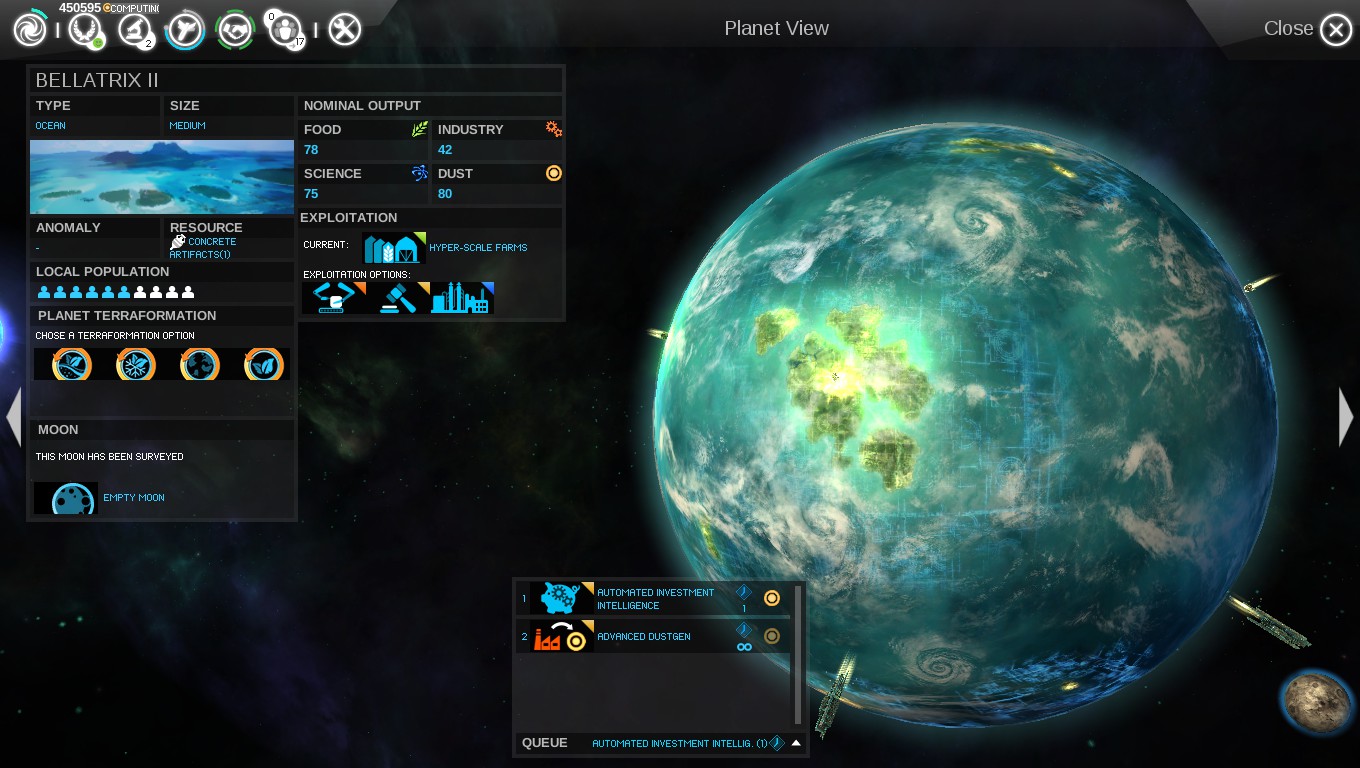The height and width of the screenshot is (768, 1360).
Task: Close the Planet View screen
Action: pyautogui.click(x=1335, y=30)
